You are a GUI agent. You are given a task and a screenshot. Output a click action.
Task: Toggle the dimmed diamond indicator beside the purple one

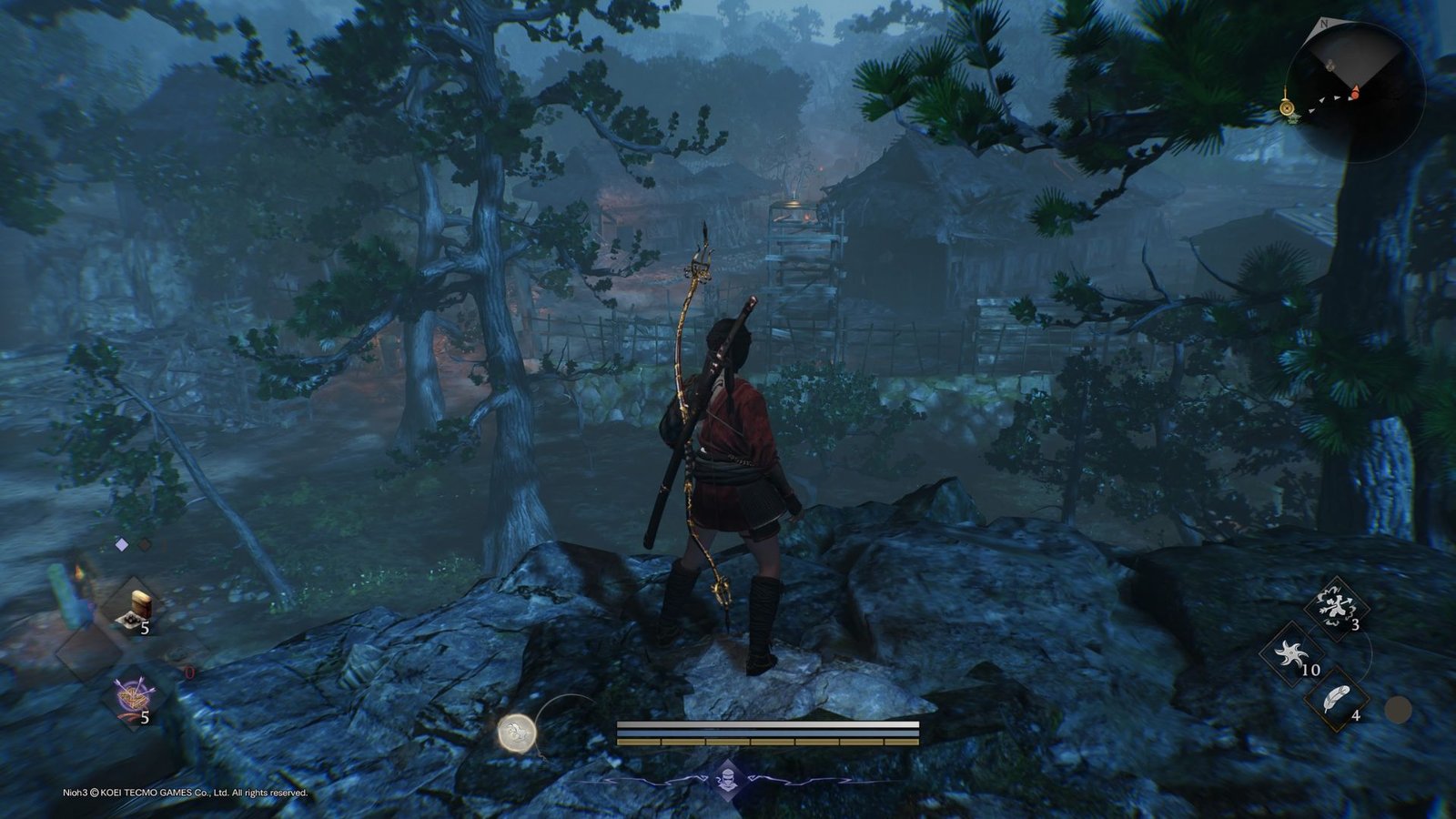pyautogui.click(x=144, y=544)
